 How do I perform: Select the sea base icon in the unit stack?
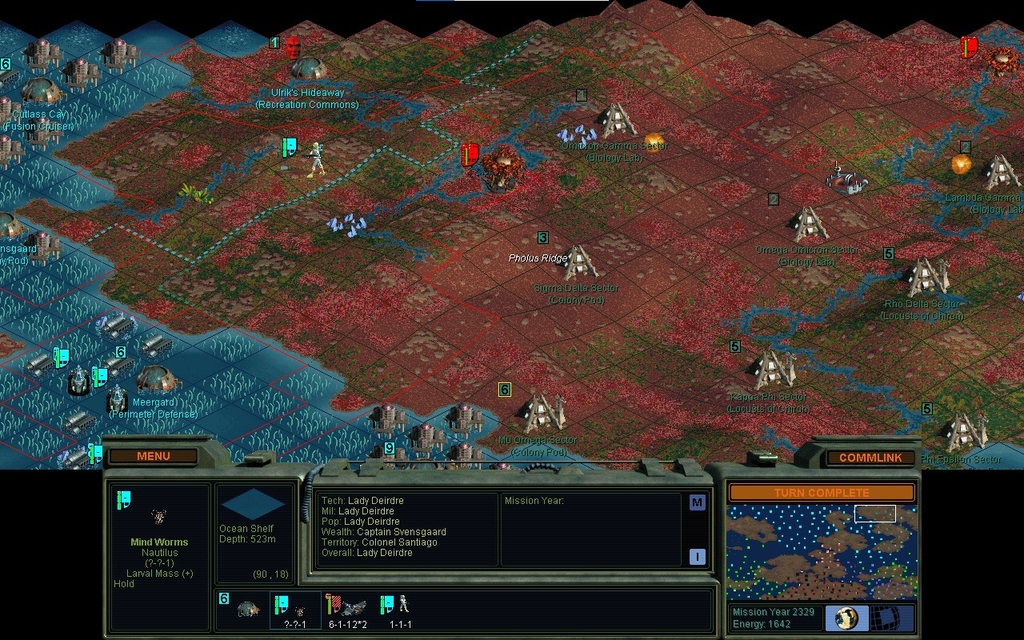247,608
